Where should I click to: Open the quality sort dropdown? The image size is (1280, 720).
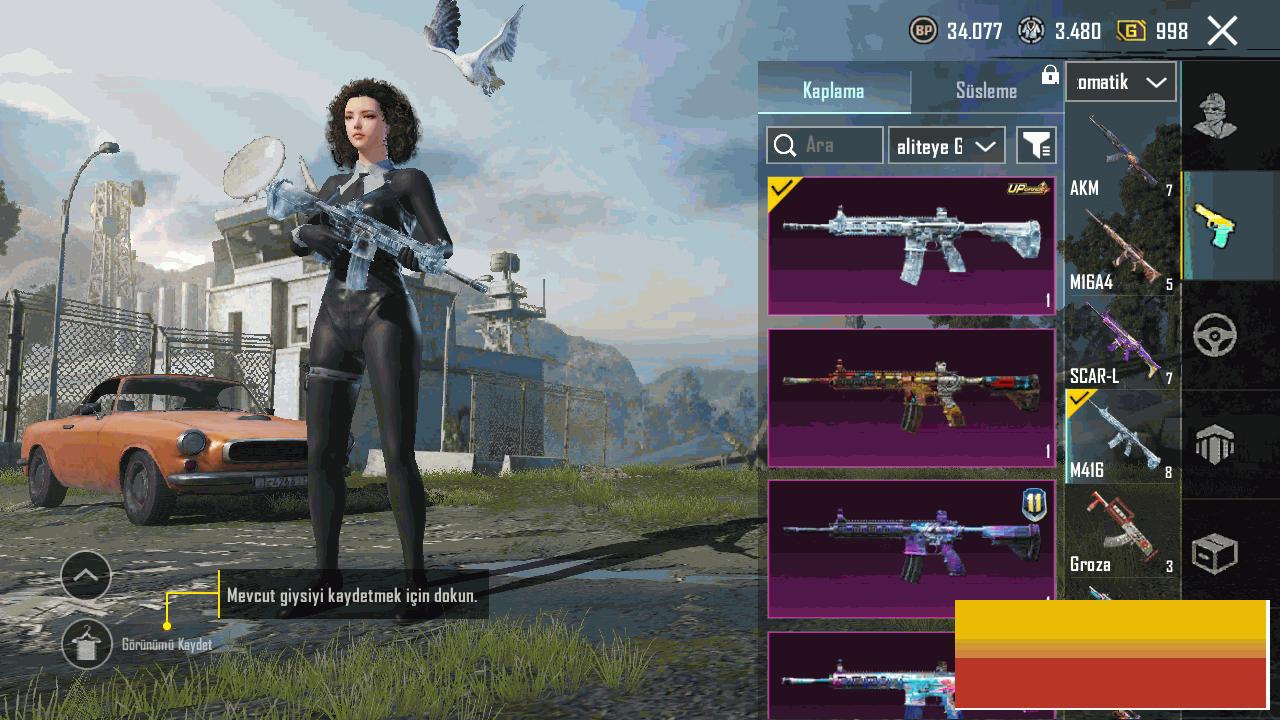pos(946,146)
